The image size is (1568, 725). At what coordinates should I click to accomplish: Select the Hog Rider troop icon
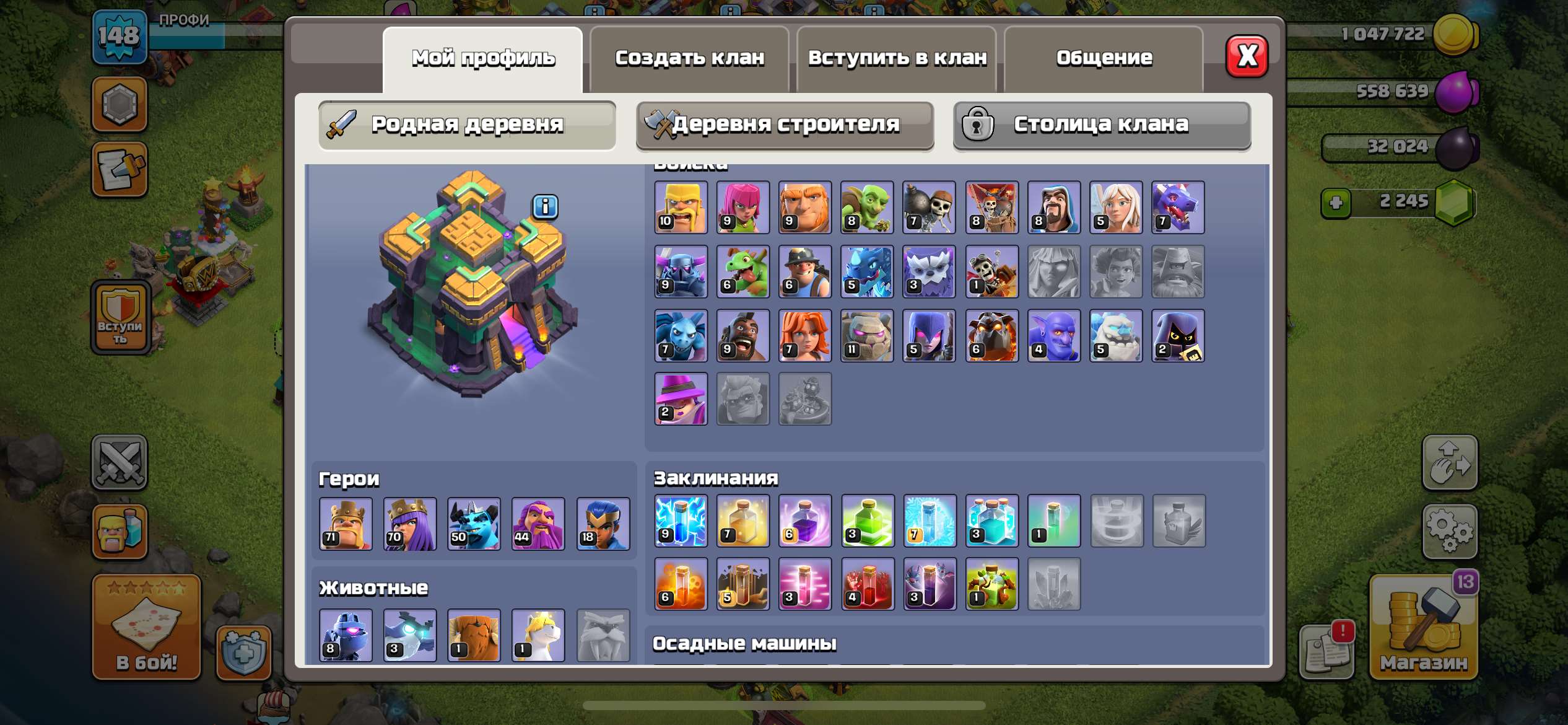[742, 335]
